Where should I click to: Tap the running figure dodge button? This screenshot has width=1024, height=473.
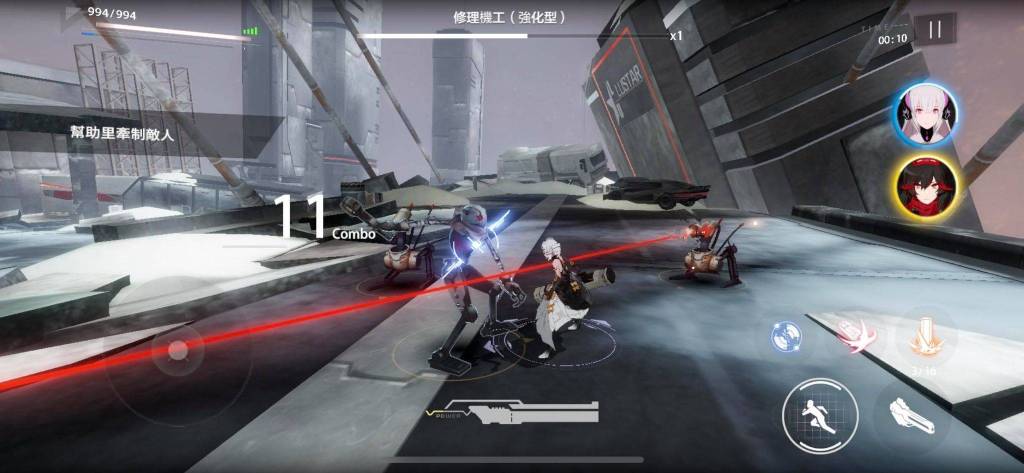[x=820, y=416]
